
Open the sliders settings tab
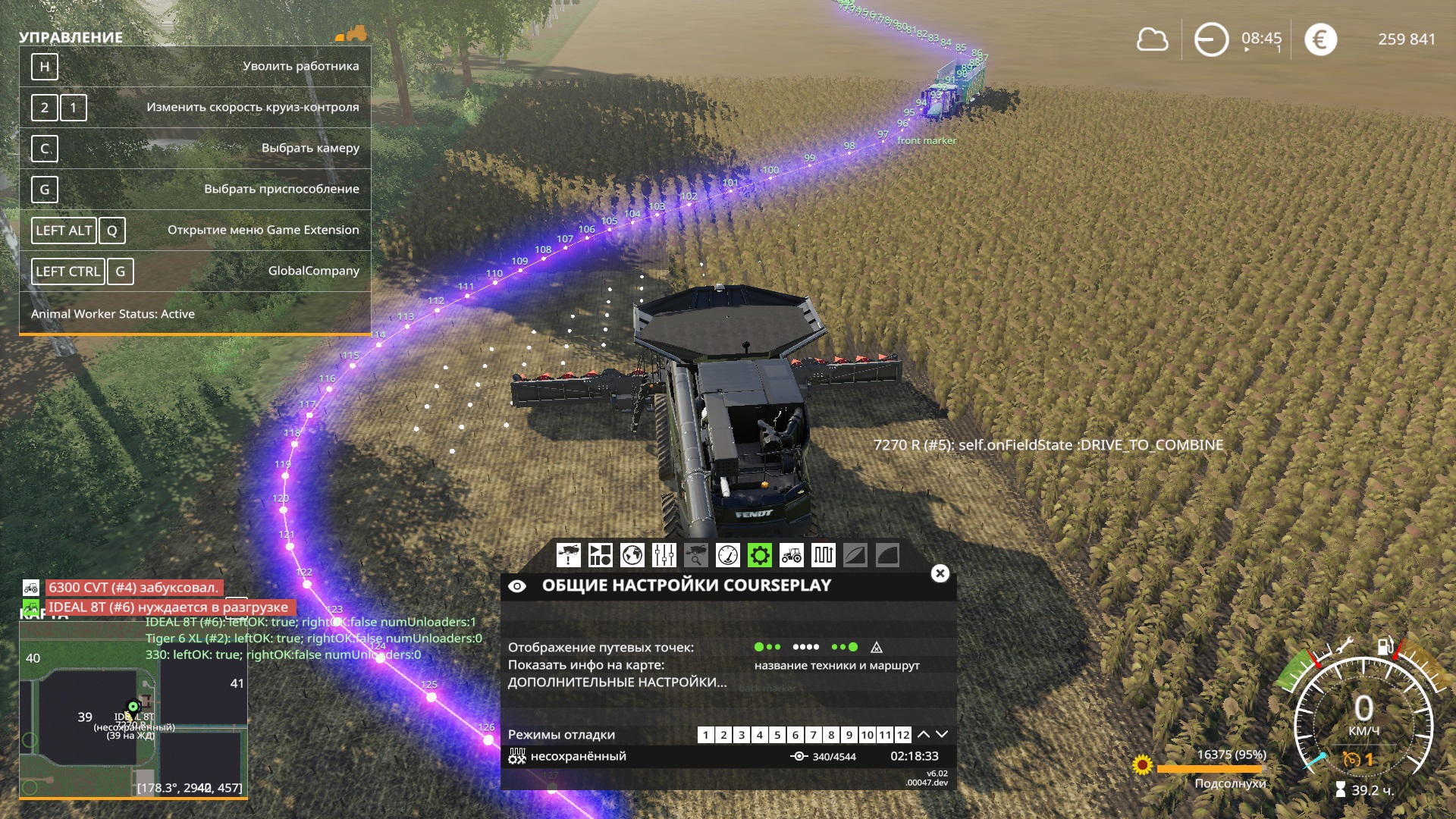(x=664, y=555)
